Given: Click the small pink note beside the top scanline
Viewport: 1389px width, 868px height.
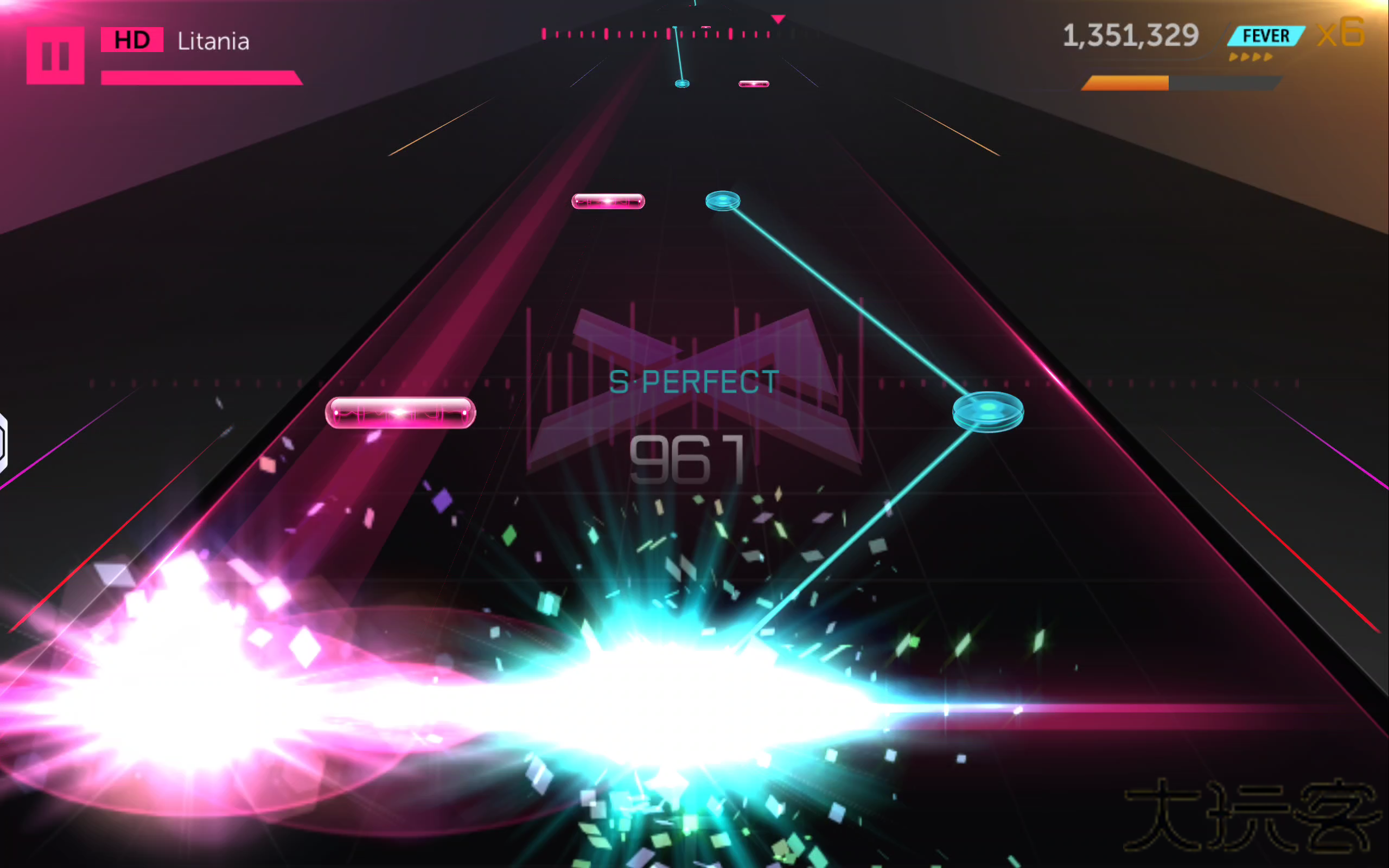Looking at the screenshot, I should [754, 83].
